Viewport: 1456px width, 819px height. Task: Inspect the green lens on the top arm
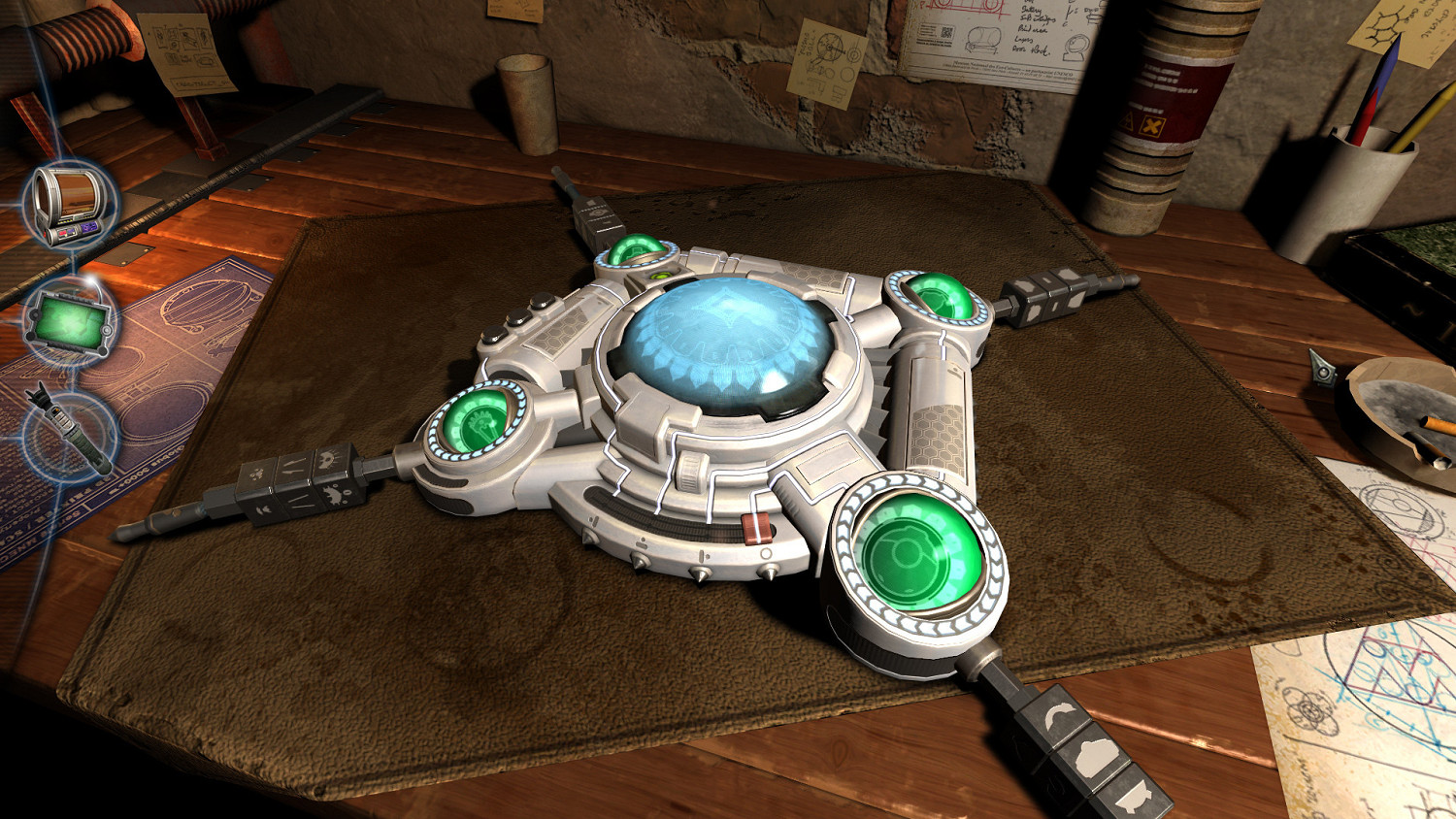pyautogui.click(x=636, y=252)
